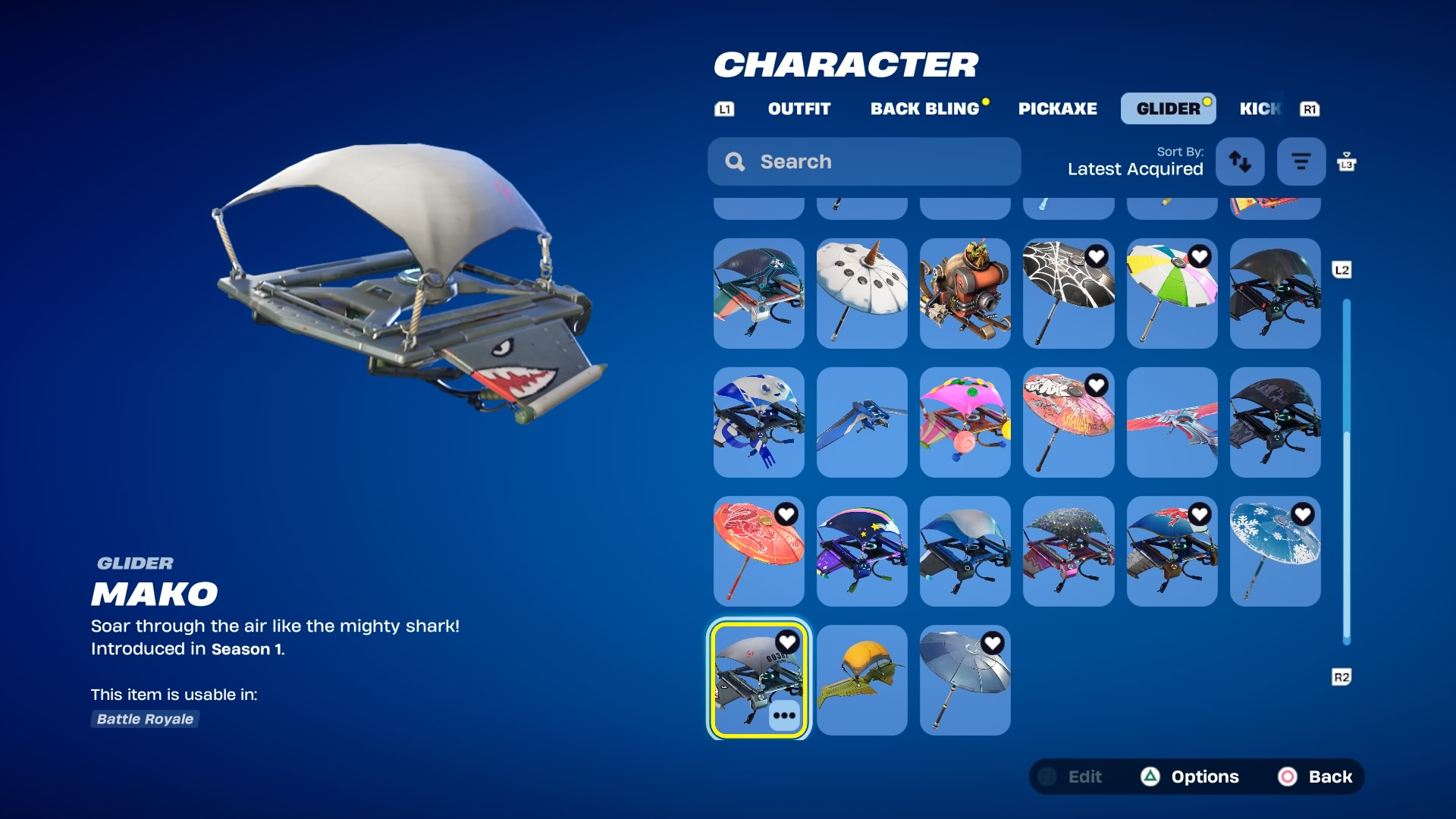Viewport: 1456px width, 819px height.
Task: Select the graffiti pink umbrella glider
Action: (x=1068, y=422)
